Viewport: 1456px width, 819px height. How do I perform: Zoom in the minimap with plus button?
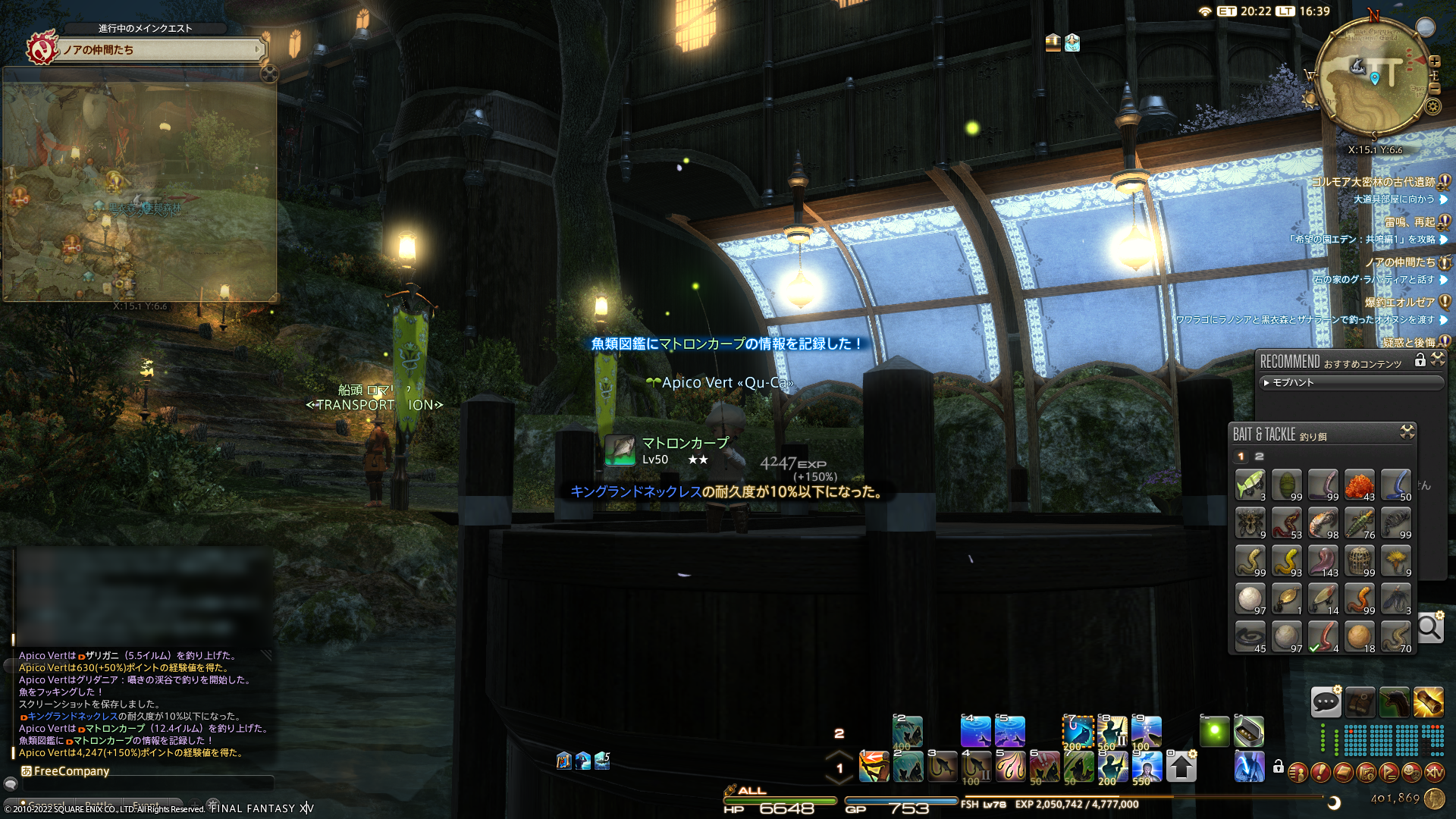click(x=1435, y=61)
